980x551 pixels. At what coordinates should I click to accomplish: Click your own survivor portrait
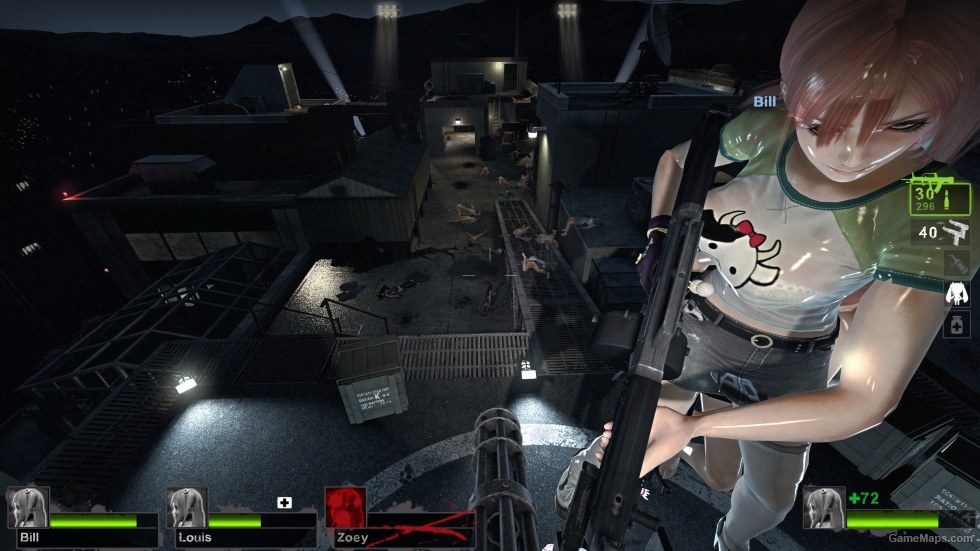(823, 507)
